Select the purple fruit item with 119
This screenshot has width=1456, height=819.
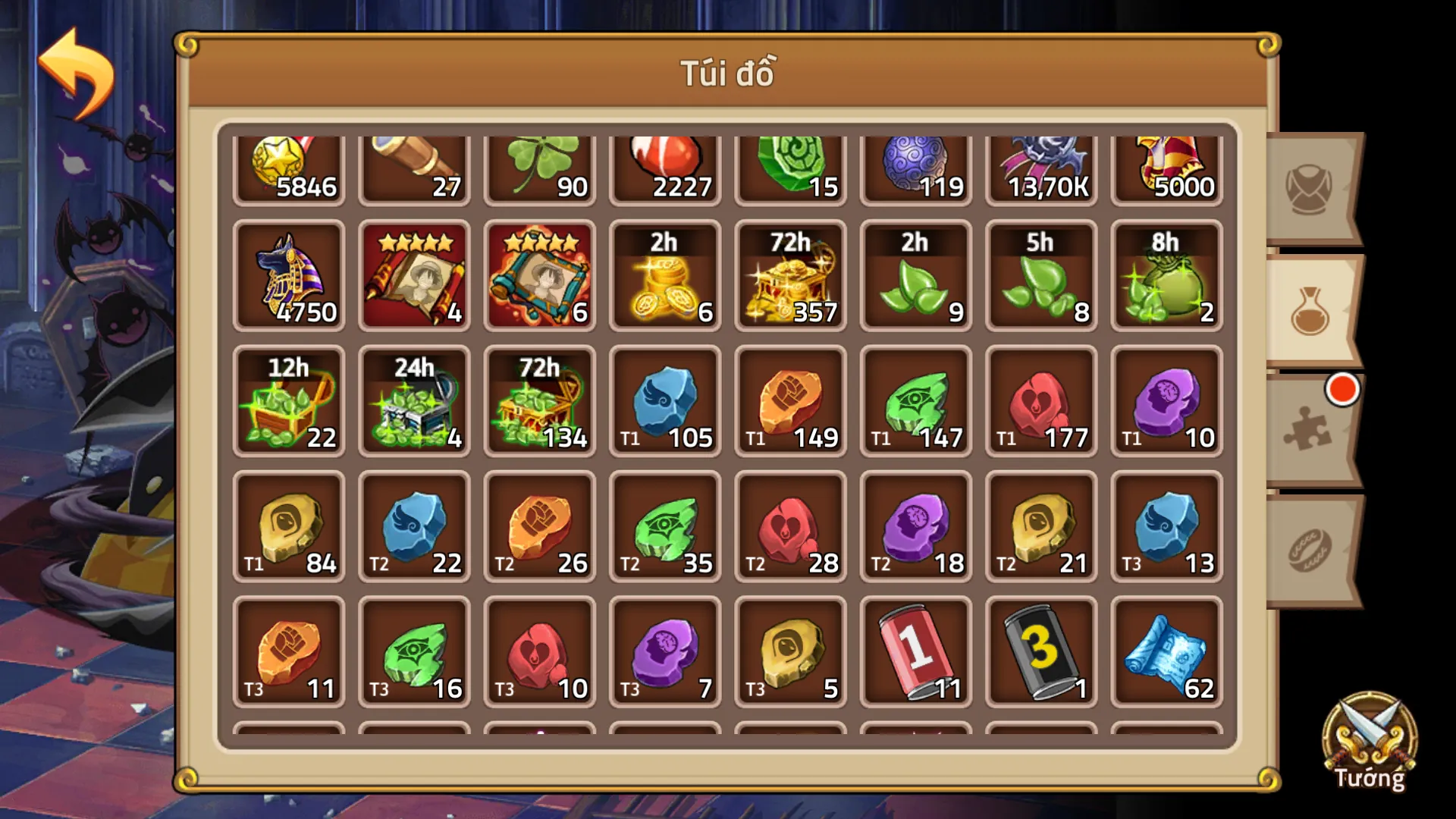click(x=915, y=167)
